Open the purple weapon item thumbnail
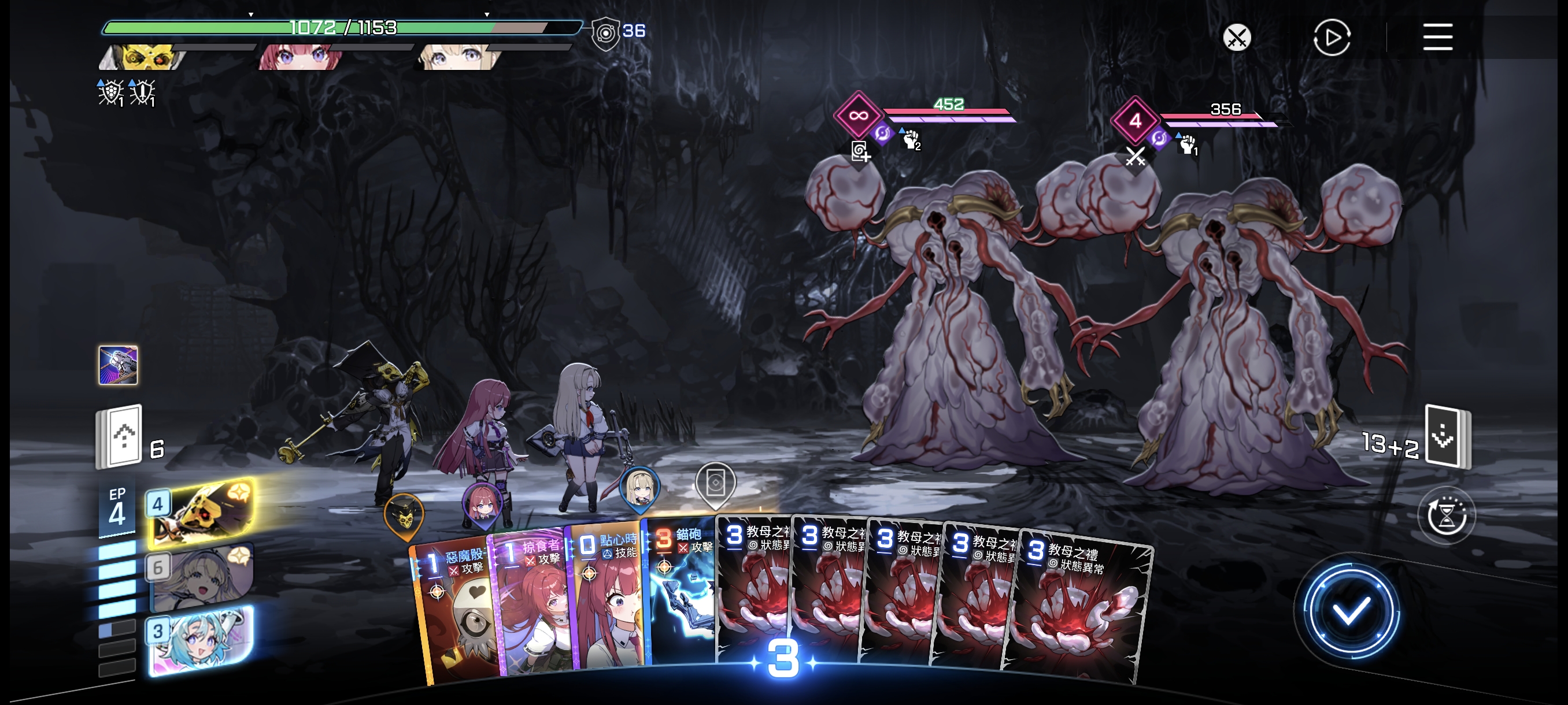Image resolution: width=1568 pixels, height=705 pixels. click(118, 365)
